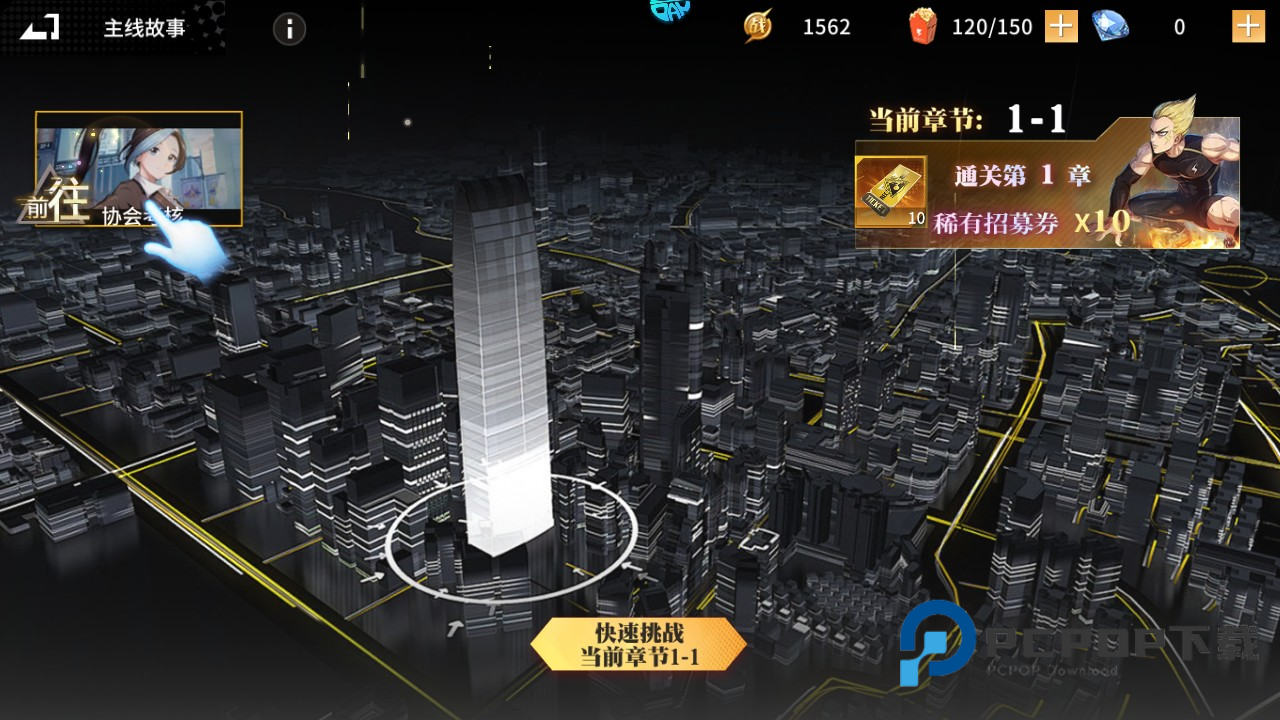The width and height of the screenshot is (1280, 720).
Task: Open the info (i) icon beside the title
Action: [x=290, y=29]
